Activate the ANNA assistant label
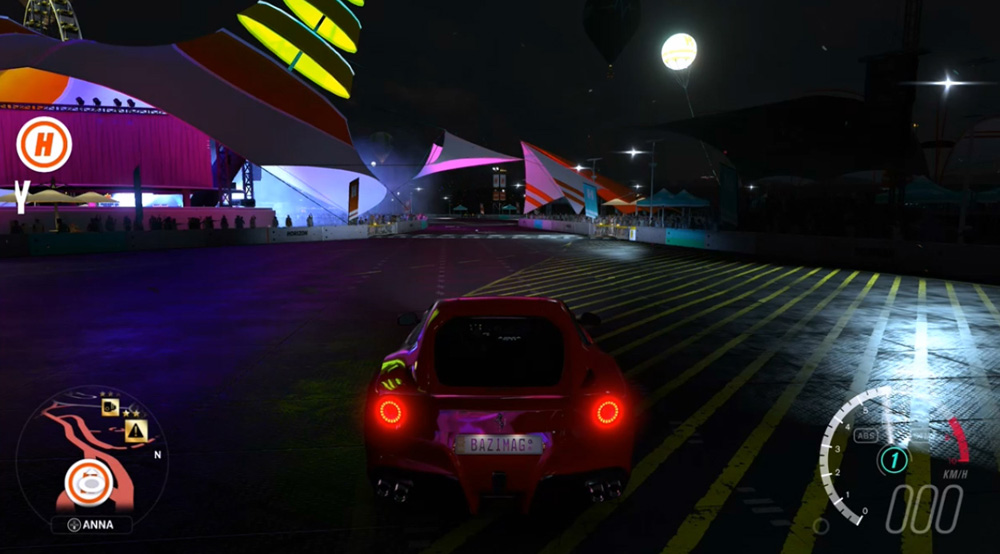The image size is (1000, 554). click(x=91, y=524)
